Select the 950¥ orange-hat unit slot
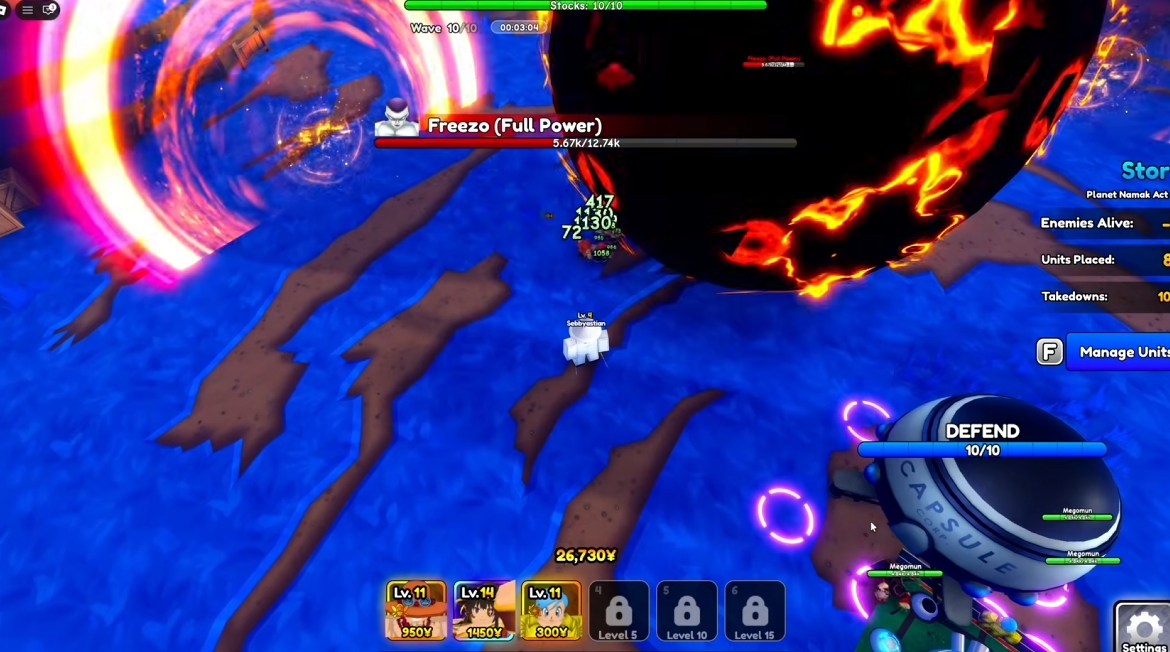The width and height of the screenshot is (1170, 652). pos(416,610)
